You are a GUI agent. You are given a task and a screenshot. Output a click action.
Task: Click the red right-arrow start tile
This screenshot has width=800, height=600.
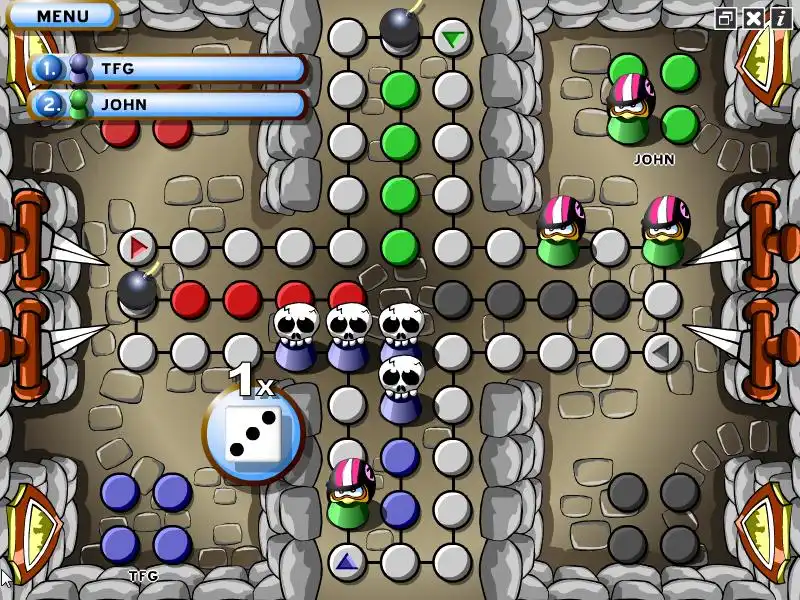point(138,246)
